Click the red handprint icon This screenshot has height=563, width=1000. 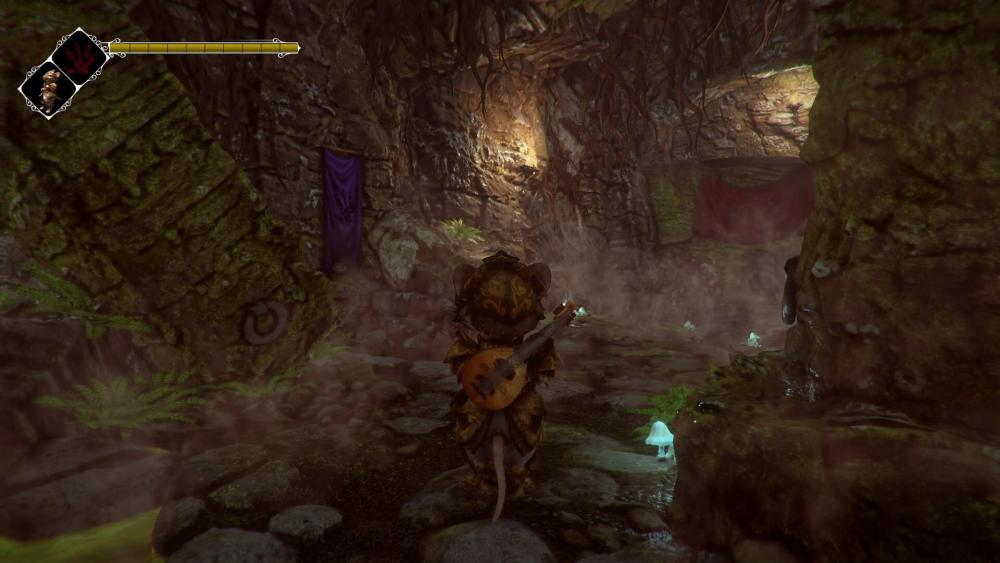tap(80, 55)
